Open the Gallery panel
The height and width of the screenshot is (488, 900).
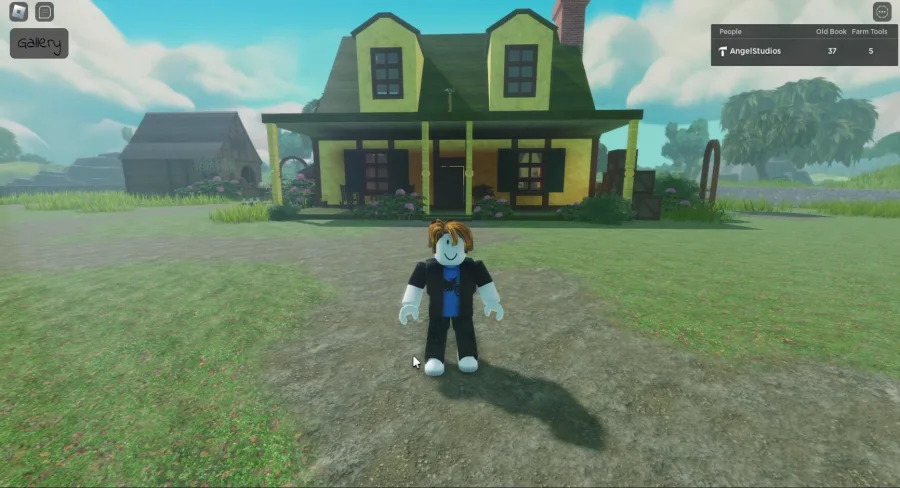click(39, 43)
